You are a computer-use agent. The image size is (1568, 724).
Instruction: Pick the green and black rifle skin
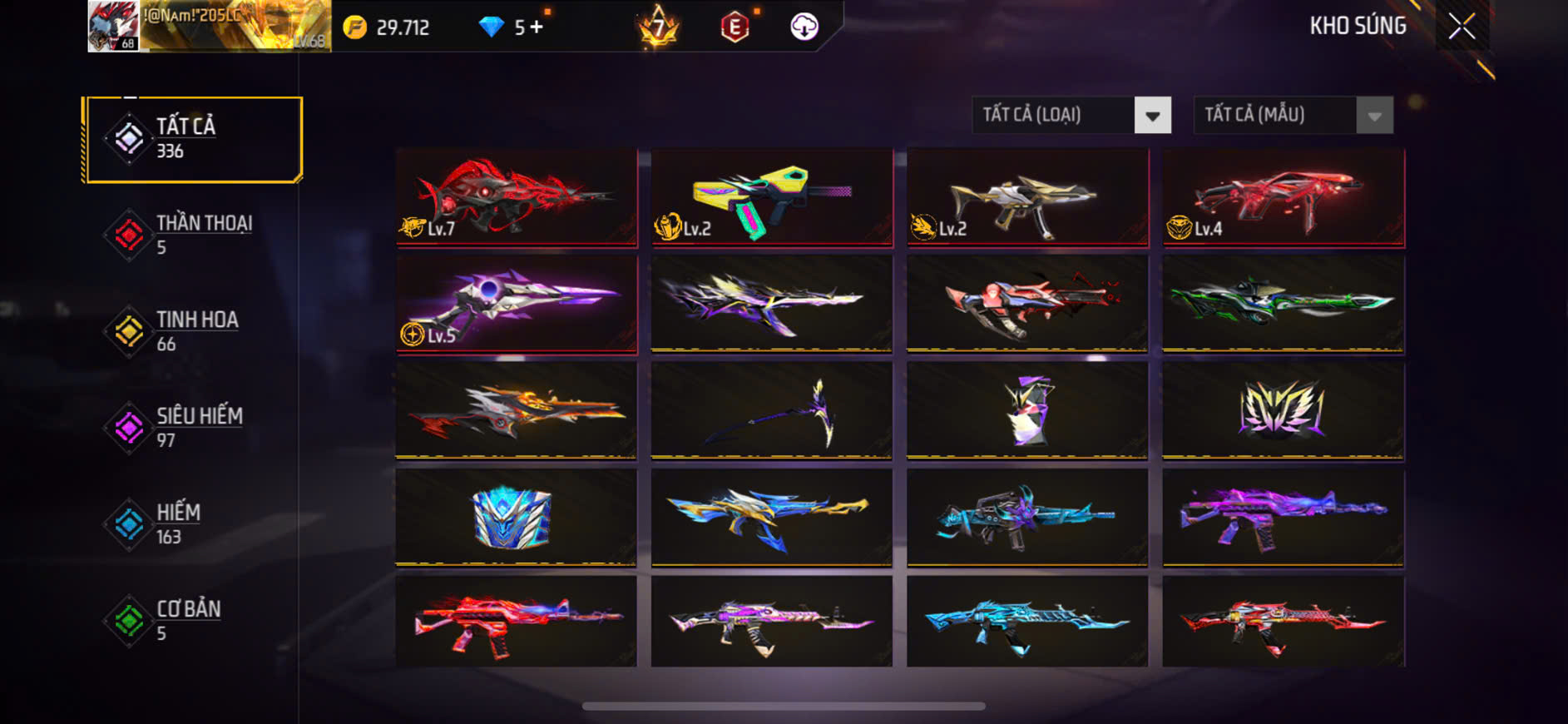[1283, 304]
